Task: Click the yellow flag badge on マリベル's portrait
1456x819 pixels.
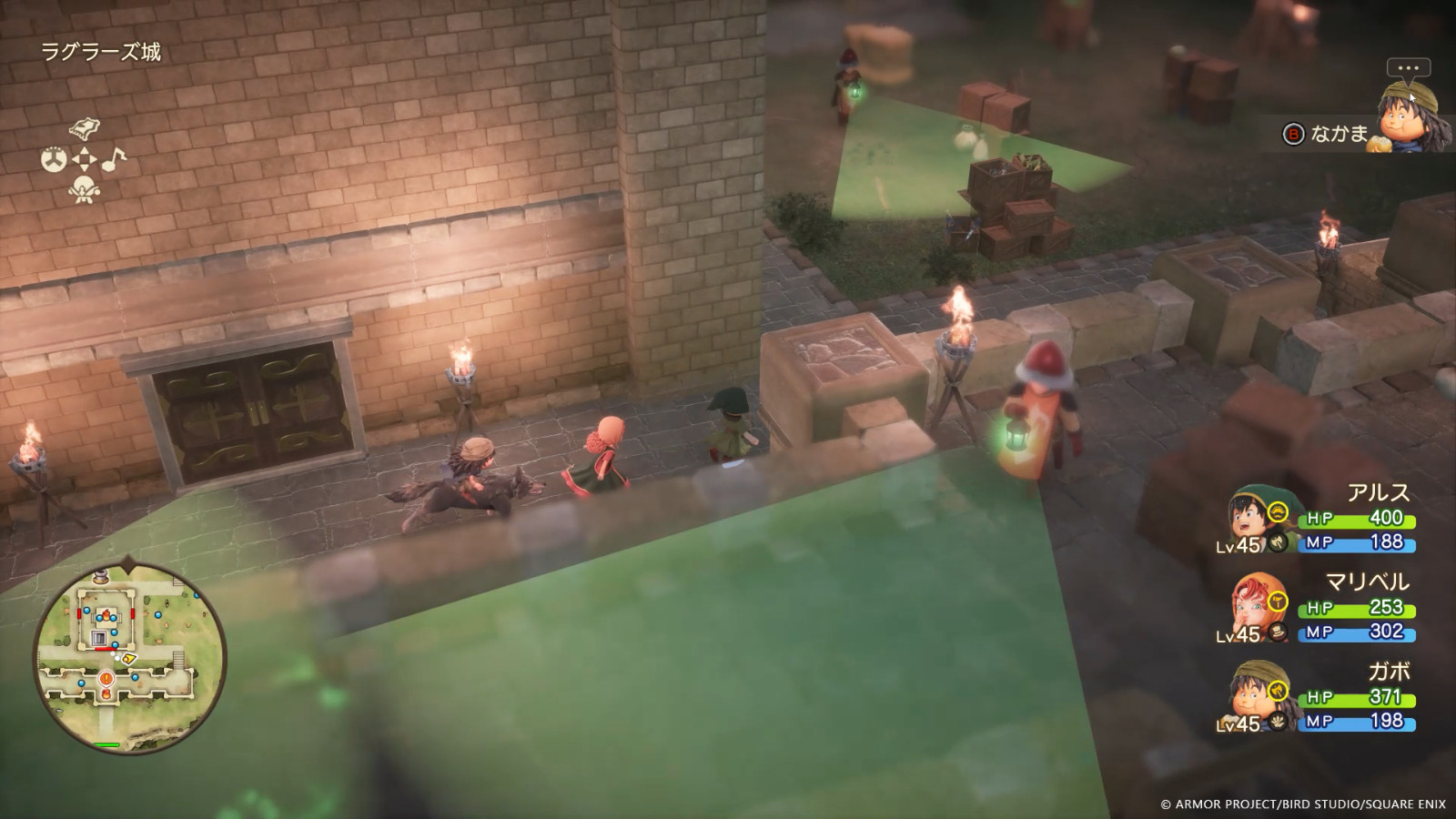Action: (1277, 601)
